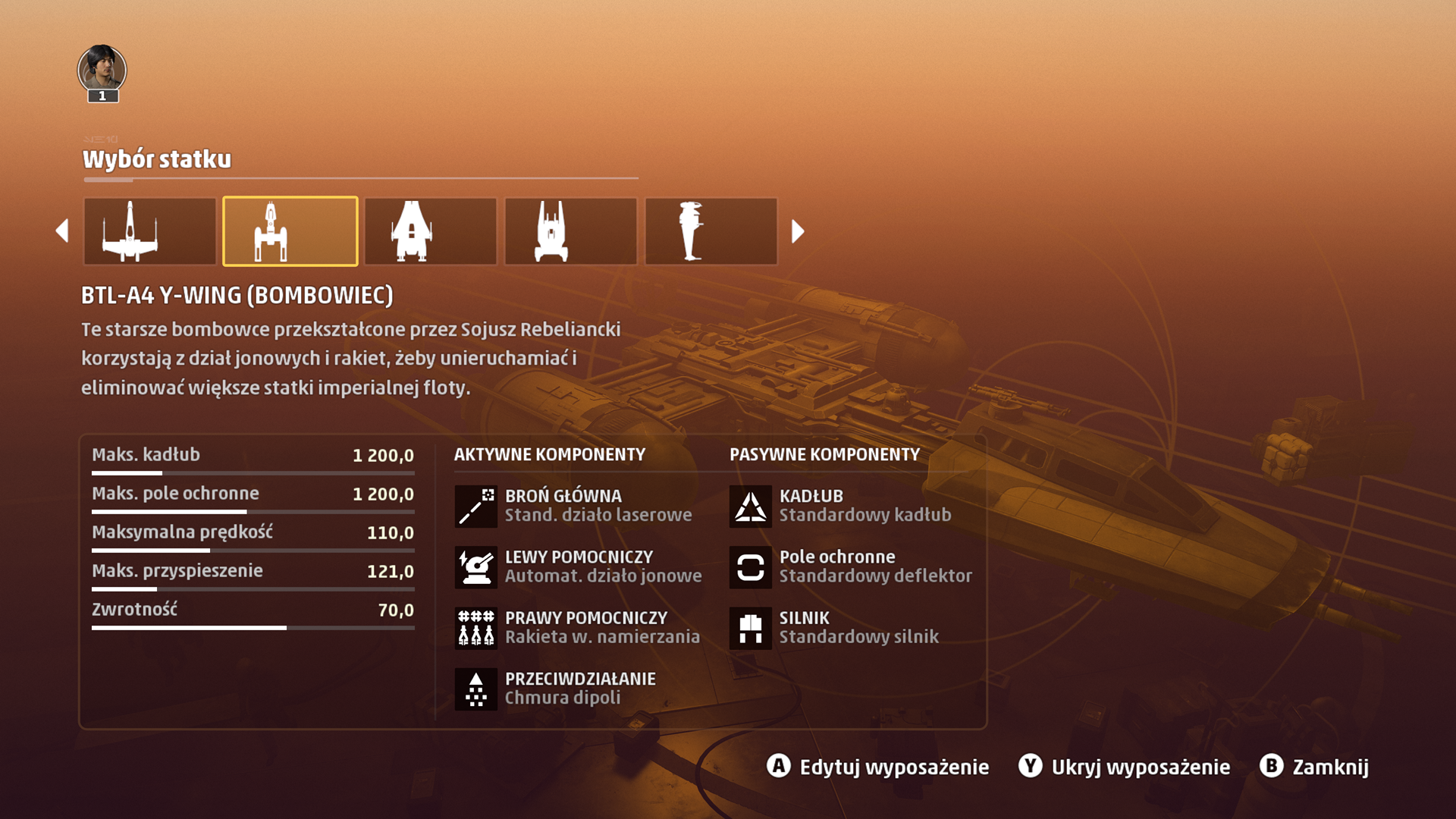The width and height of the screenshot is (1456, 819).
Task: Show previous ships with left arrow
Action: pyautogui.click(x=62, y=231)
